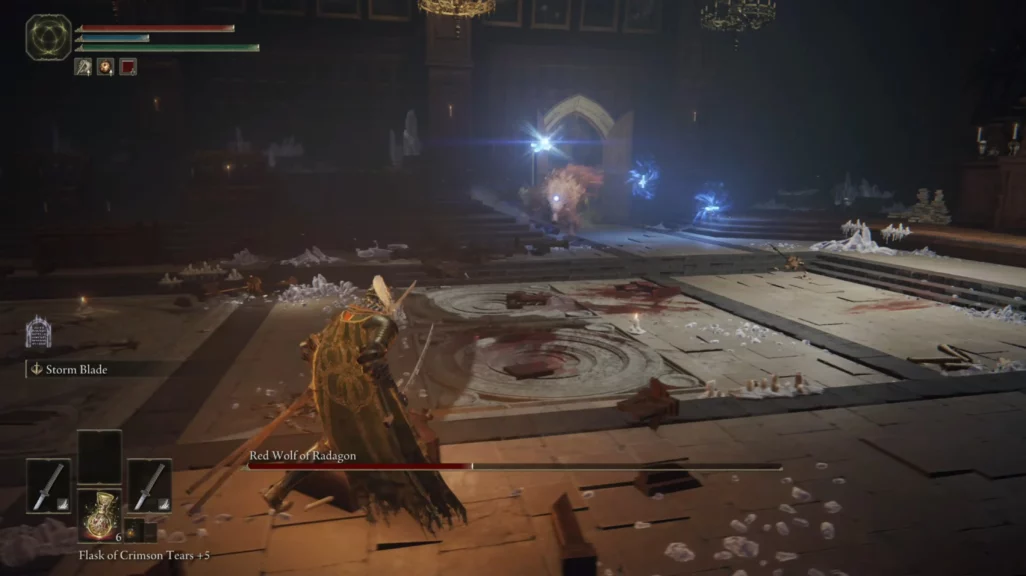Click the gate-shaped icon above Storm Blade
Image resolution: width=1026 pixels, height=576 pixels.
coord(38,333)
